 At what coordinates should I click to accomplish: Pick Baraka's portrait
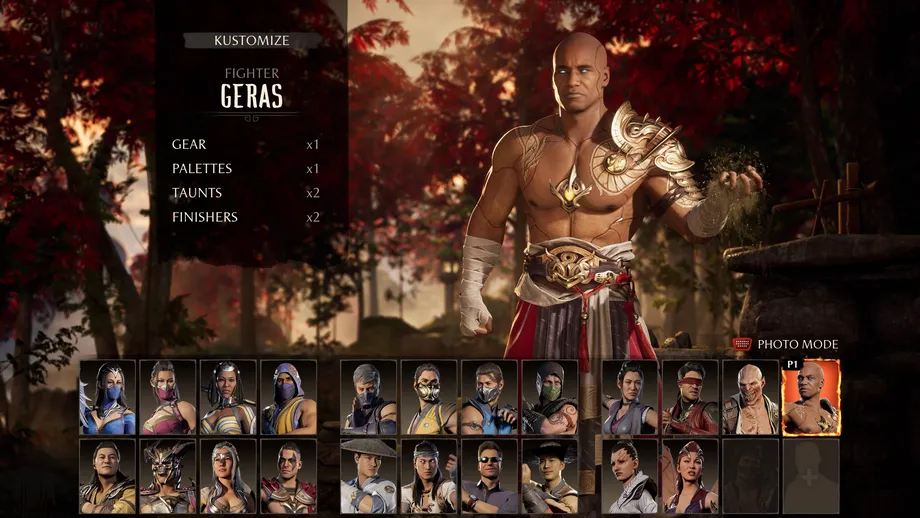point(751,397)
